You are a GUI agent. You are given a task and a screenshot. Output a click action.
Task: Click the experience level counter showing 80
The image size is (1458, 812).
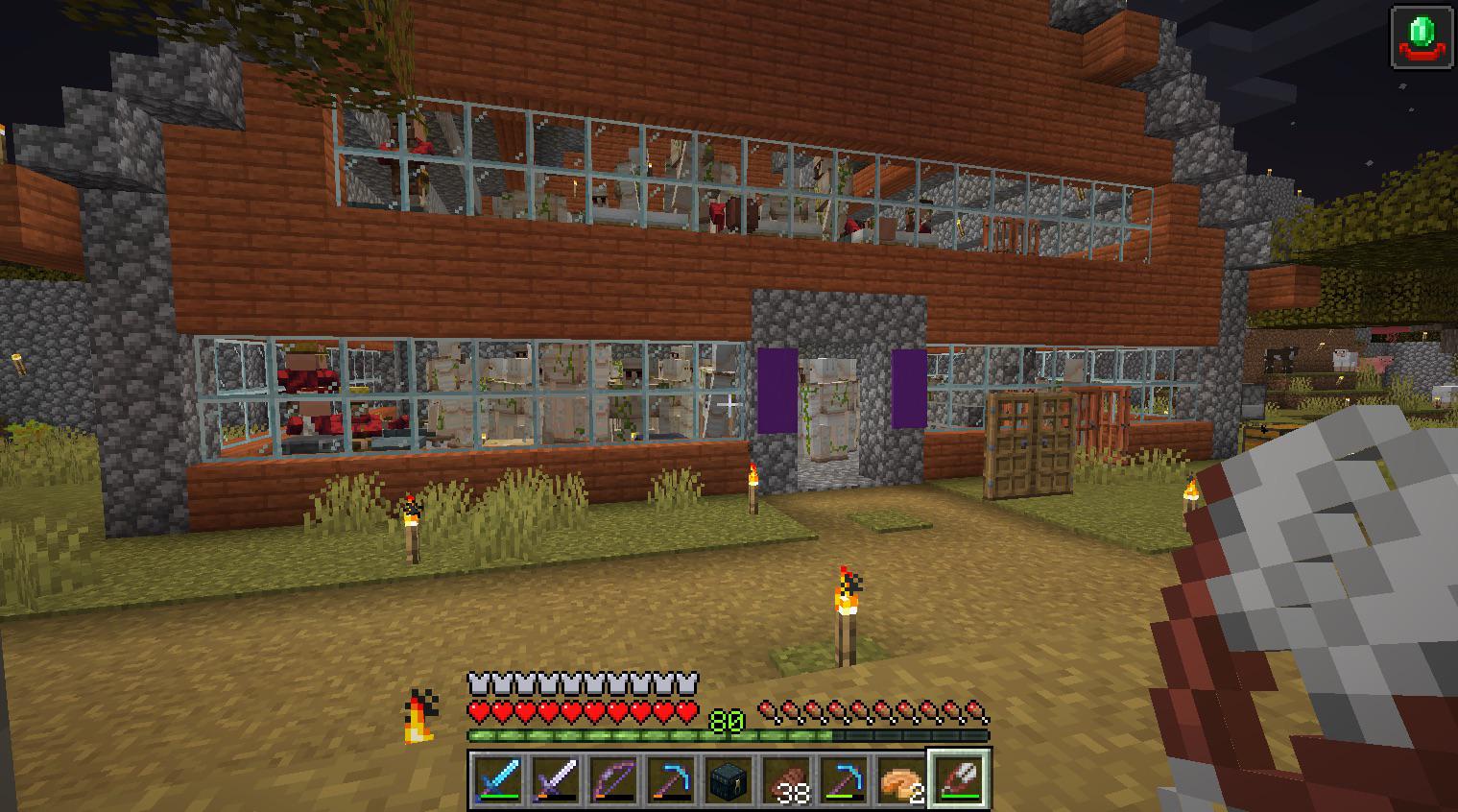coord(727,720)
